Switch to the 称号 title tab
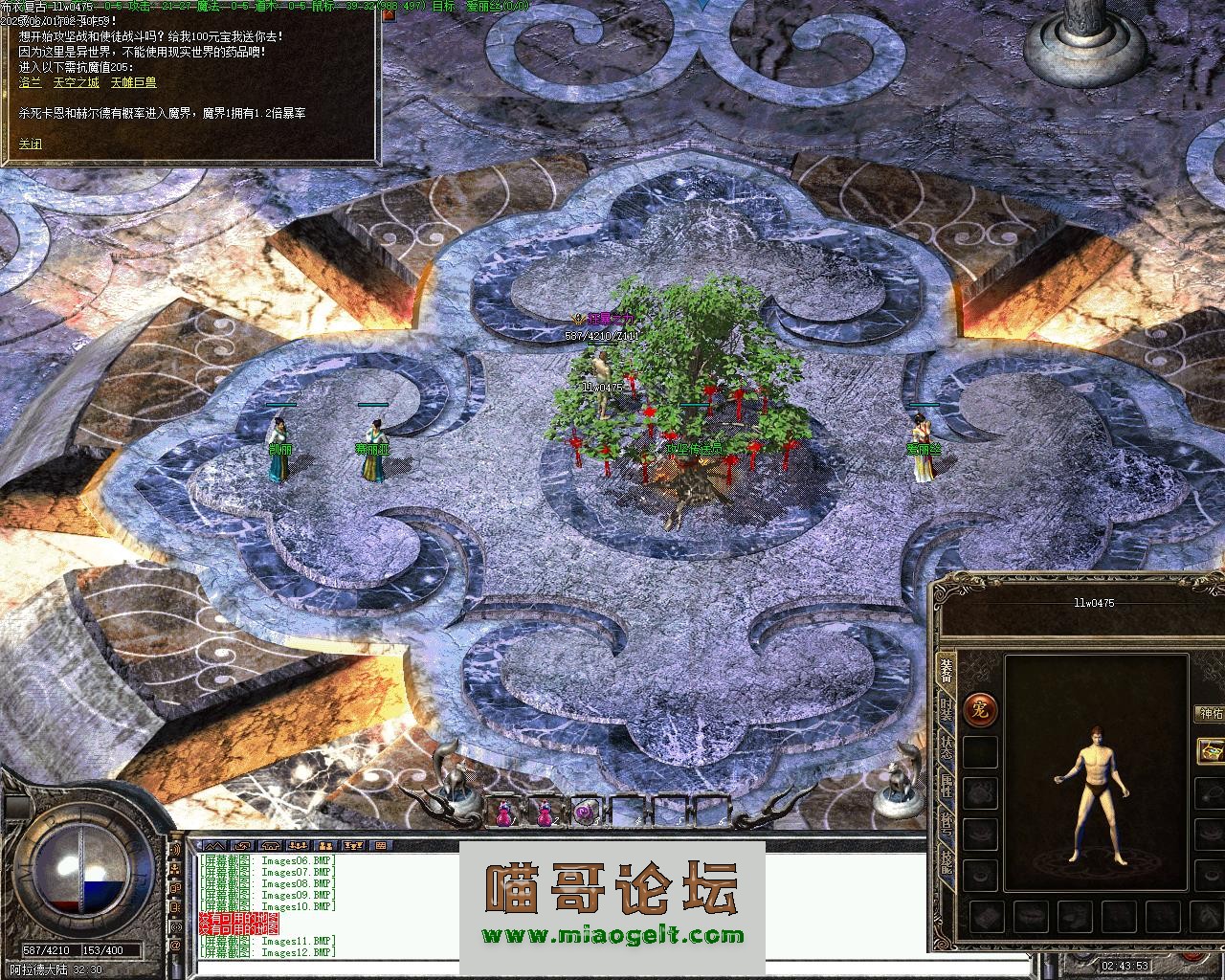 (x=946, y=825)
